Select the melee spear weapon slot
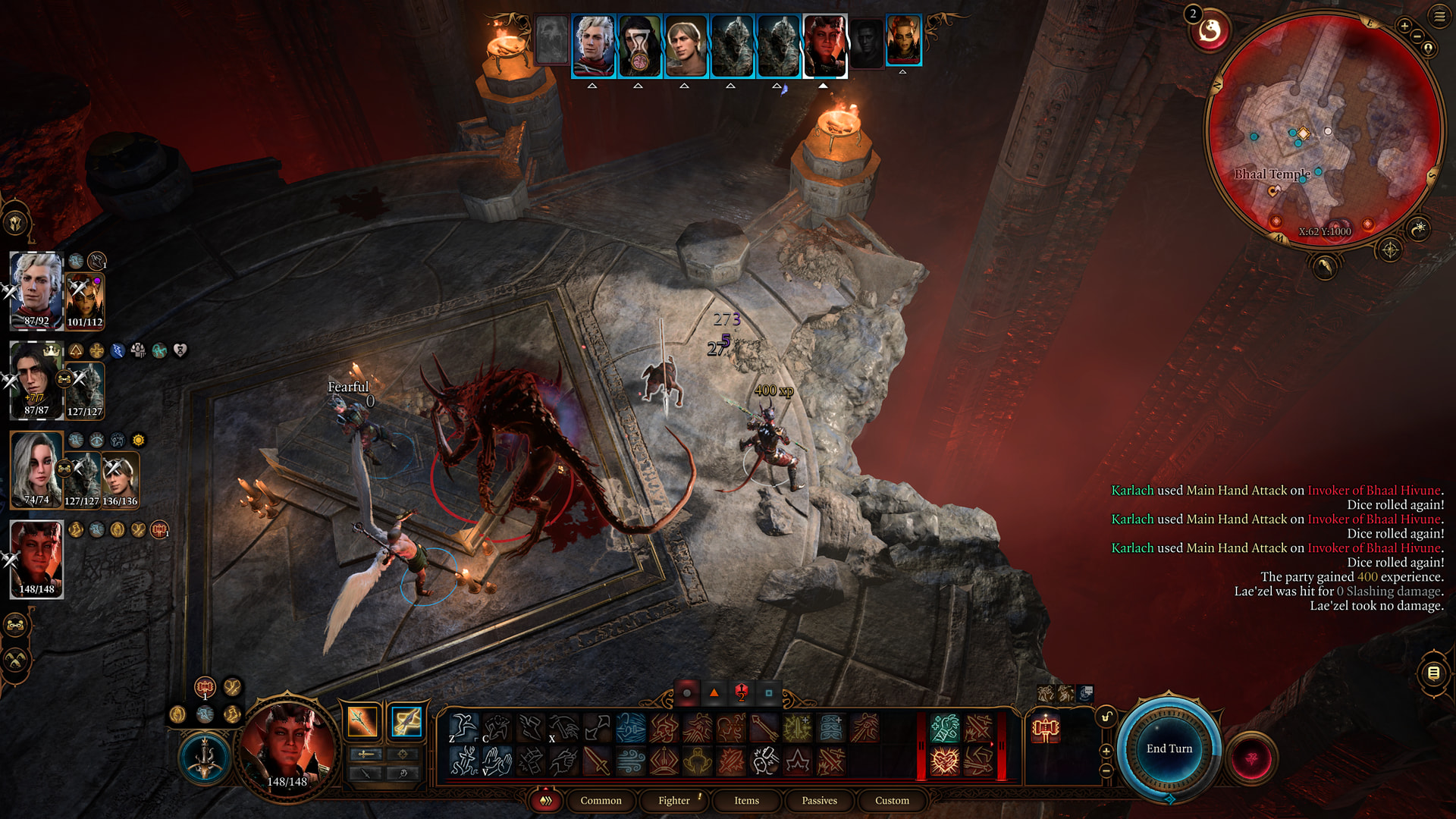Viewport: 1456px width, 819px height. [362, 721]
